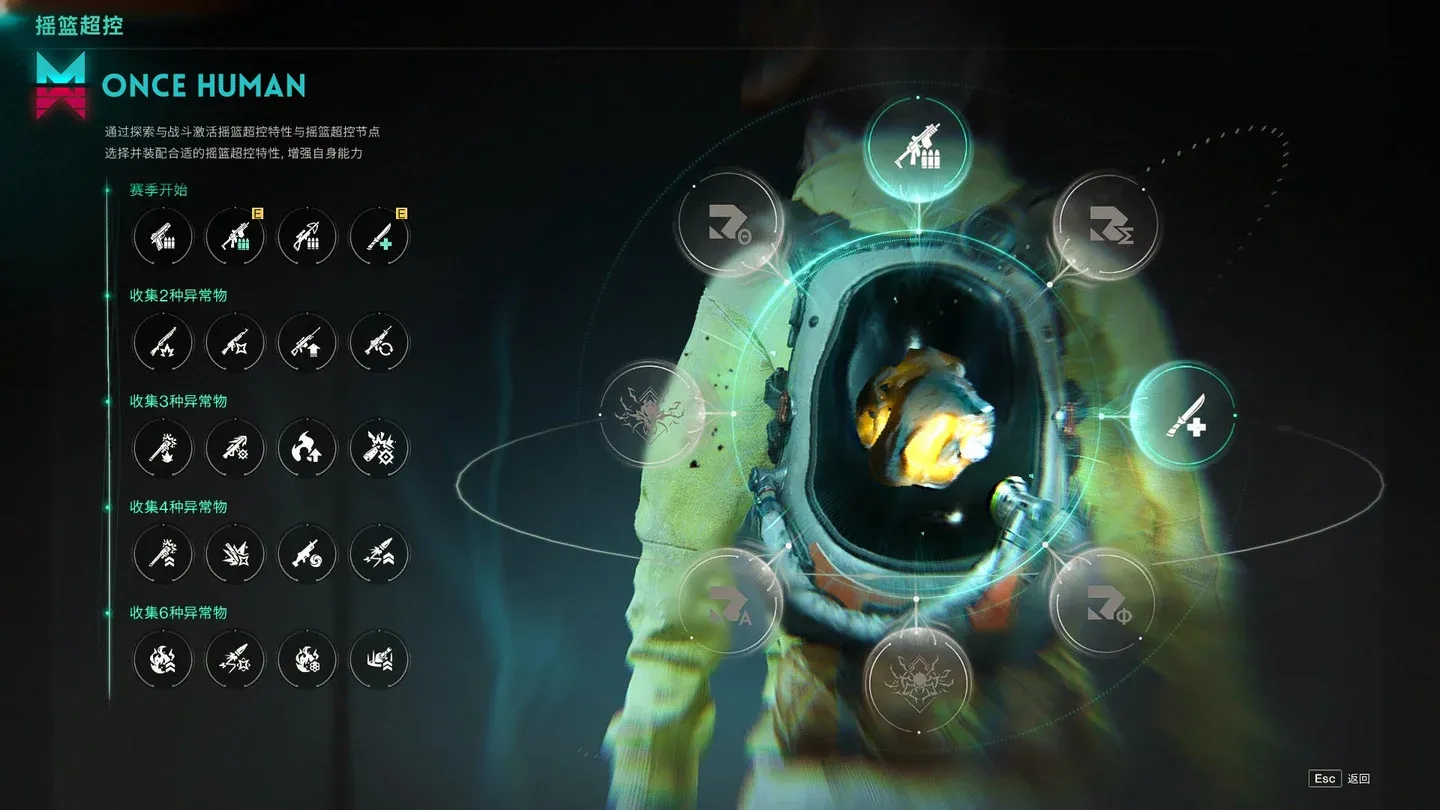Select the snowflake flame trait under 收集6种异常物
The width and height of the screenshot is (1440, 810).
point(307,659)
